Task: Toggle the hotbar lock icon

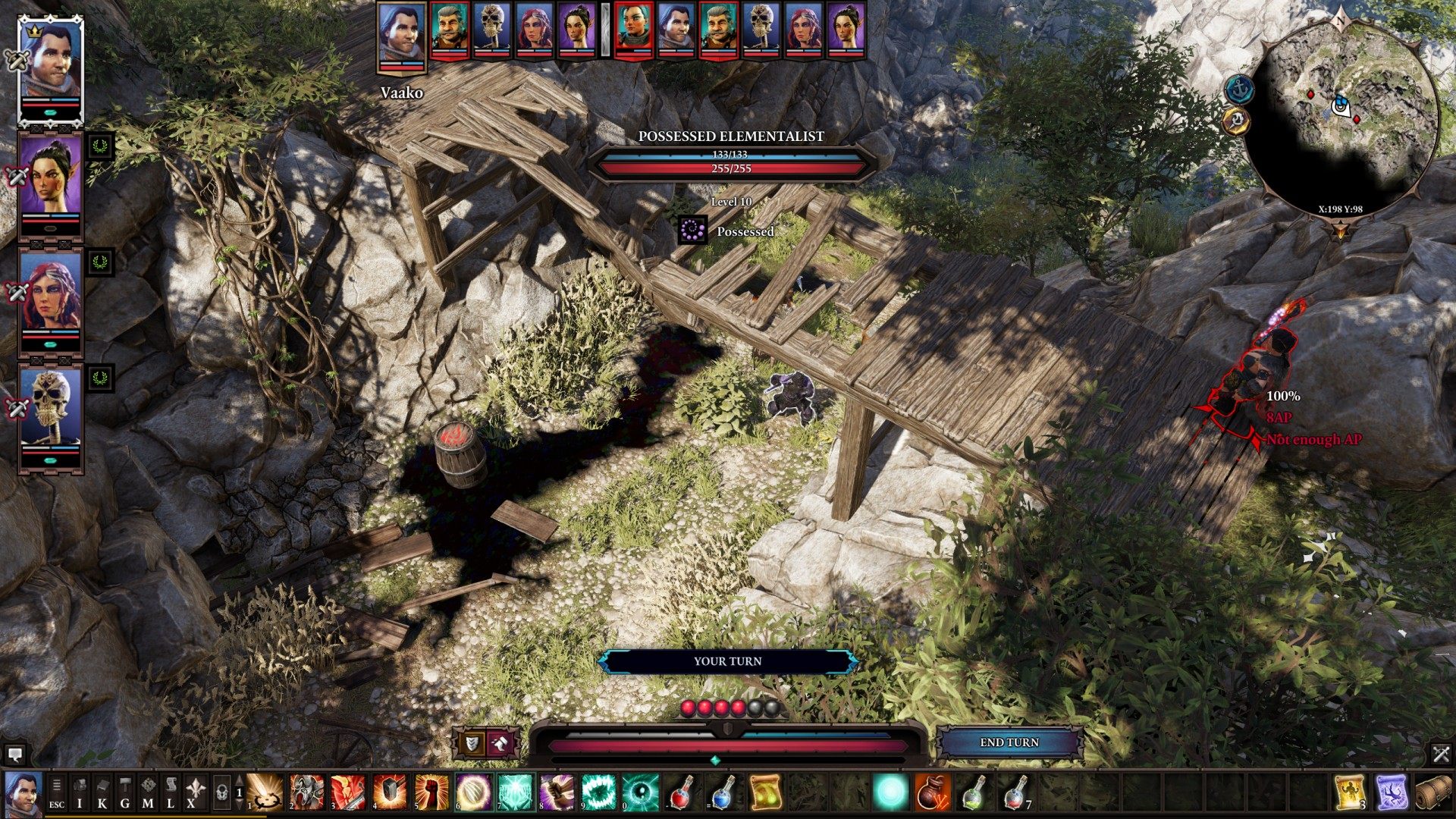Action: click(221, 792)
